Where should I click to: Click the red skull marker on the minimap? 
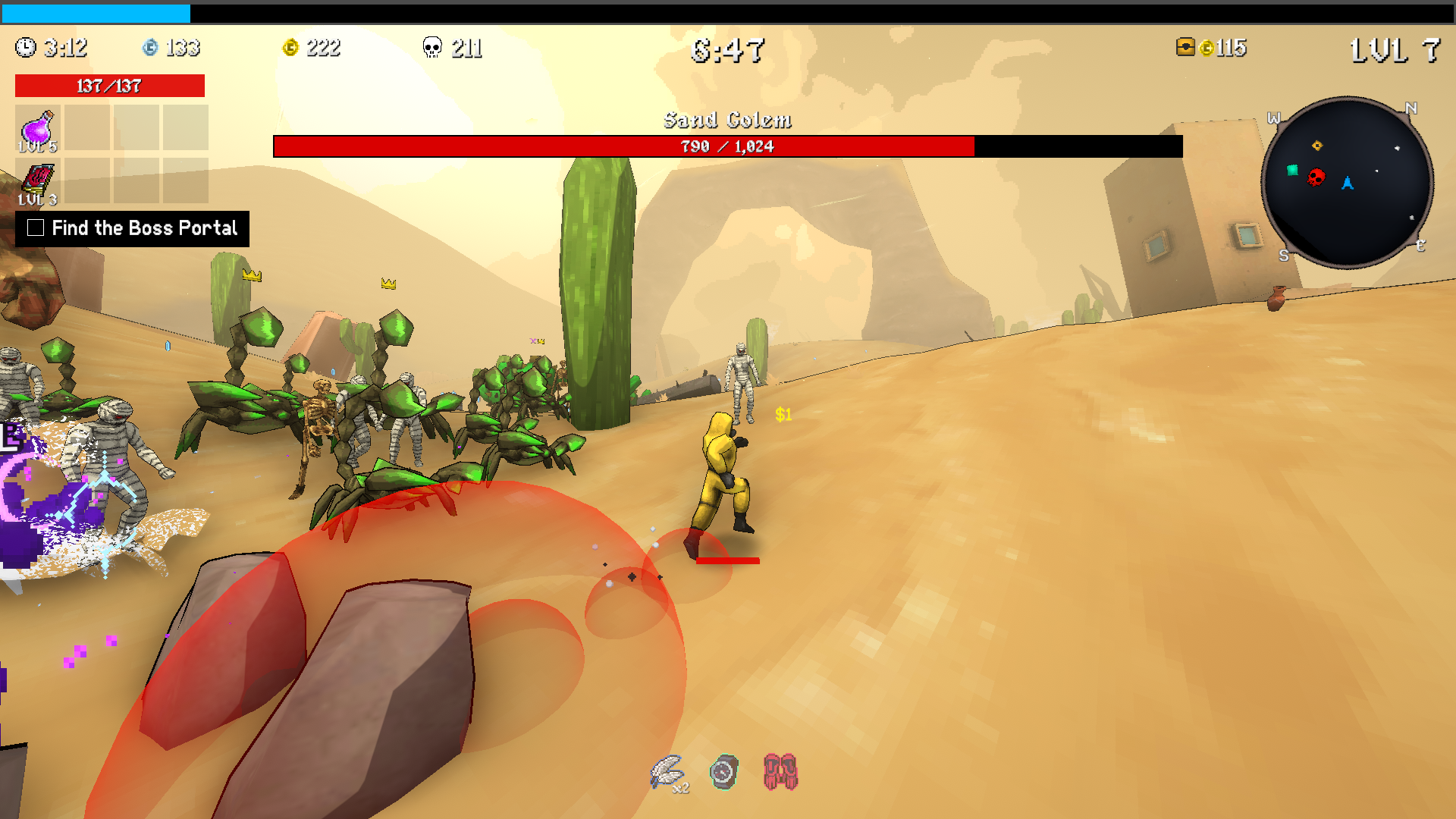point(1314,178)
